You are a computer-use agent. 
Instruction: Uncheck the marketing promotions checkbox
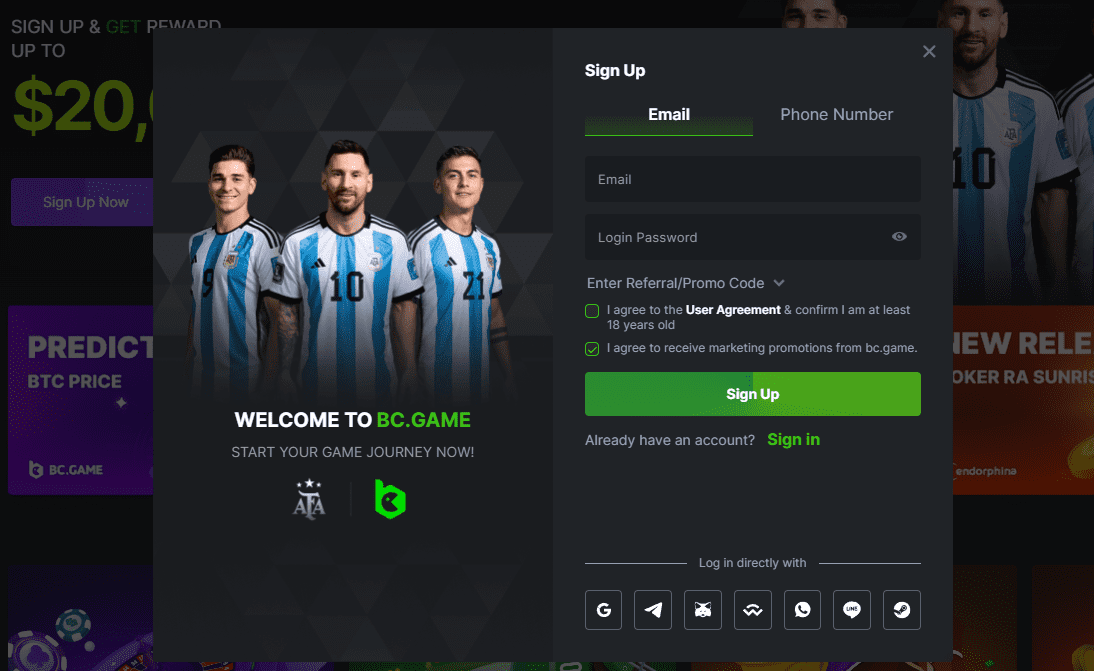pos(593,349)
